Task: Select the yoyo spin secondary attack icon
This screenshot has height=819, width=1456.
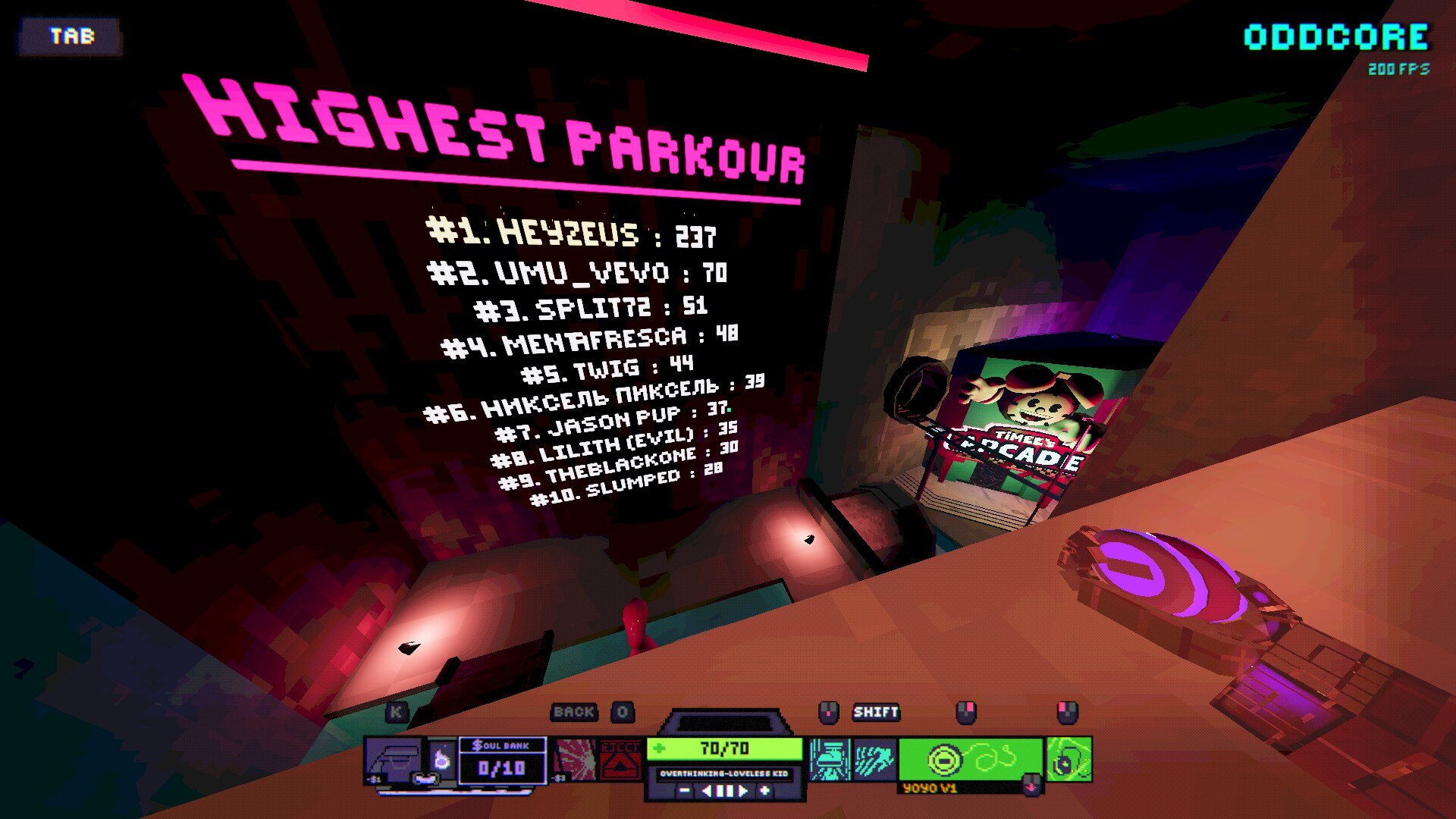Action: tap(1069, 760)
